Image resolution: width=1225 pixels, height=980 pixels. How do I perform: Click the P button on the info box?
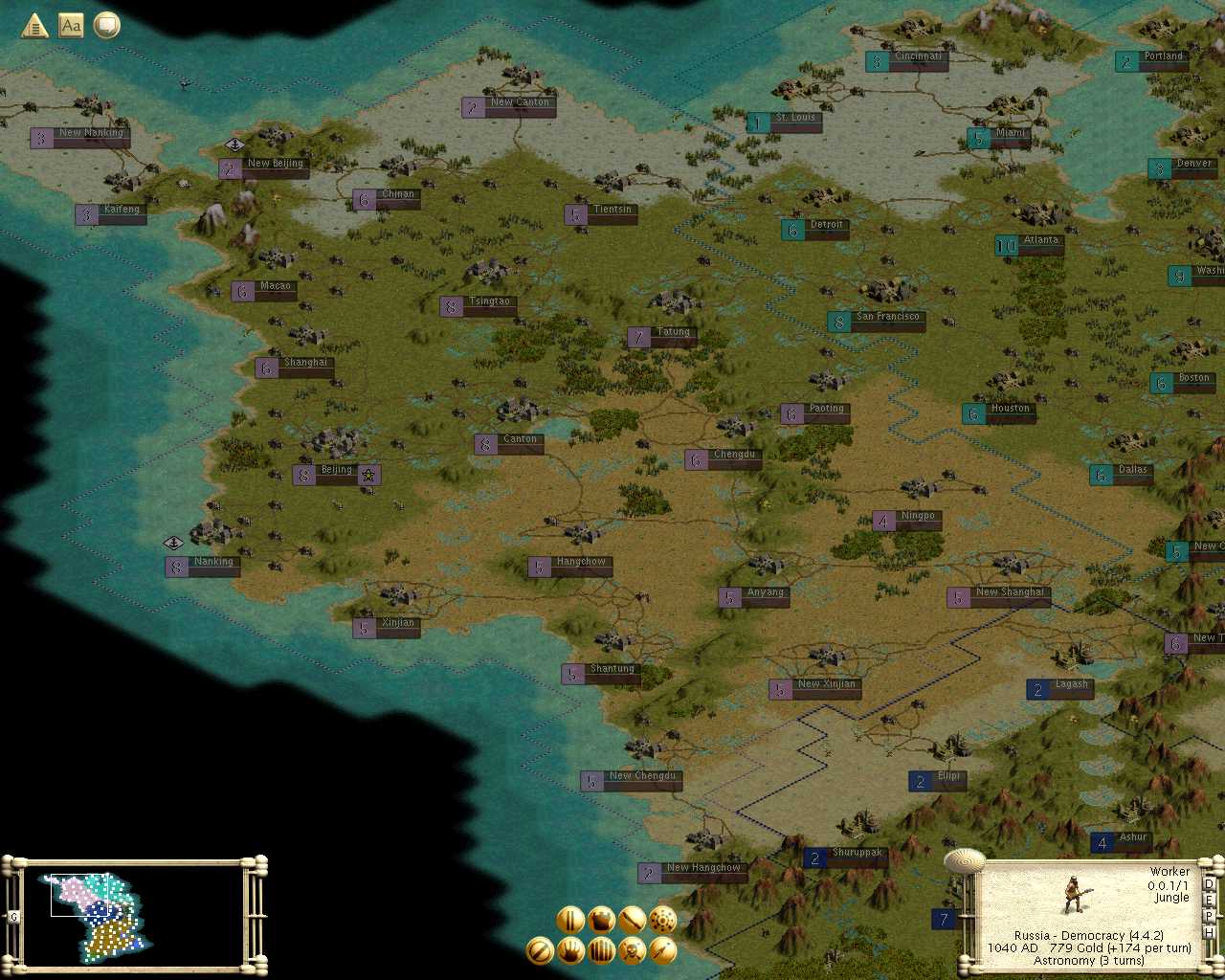coord(1209,917)
